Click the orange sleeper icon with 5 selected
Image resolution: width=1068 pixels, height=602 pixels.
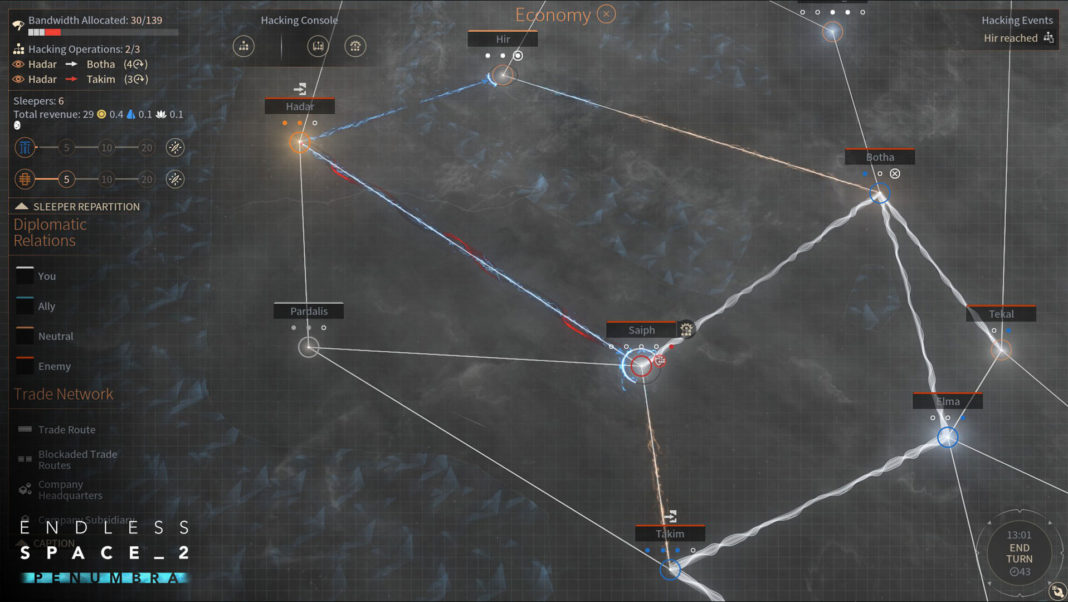click(25, 179)
